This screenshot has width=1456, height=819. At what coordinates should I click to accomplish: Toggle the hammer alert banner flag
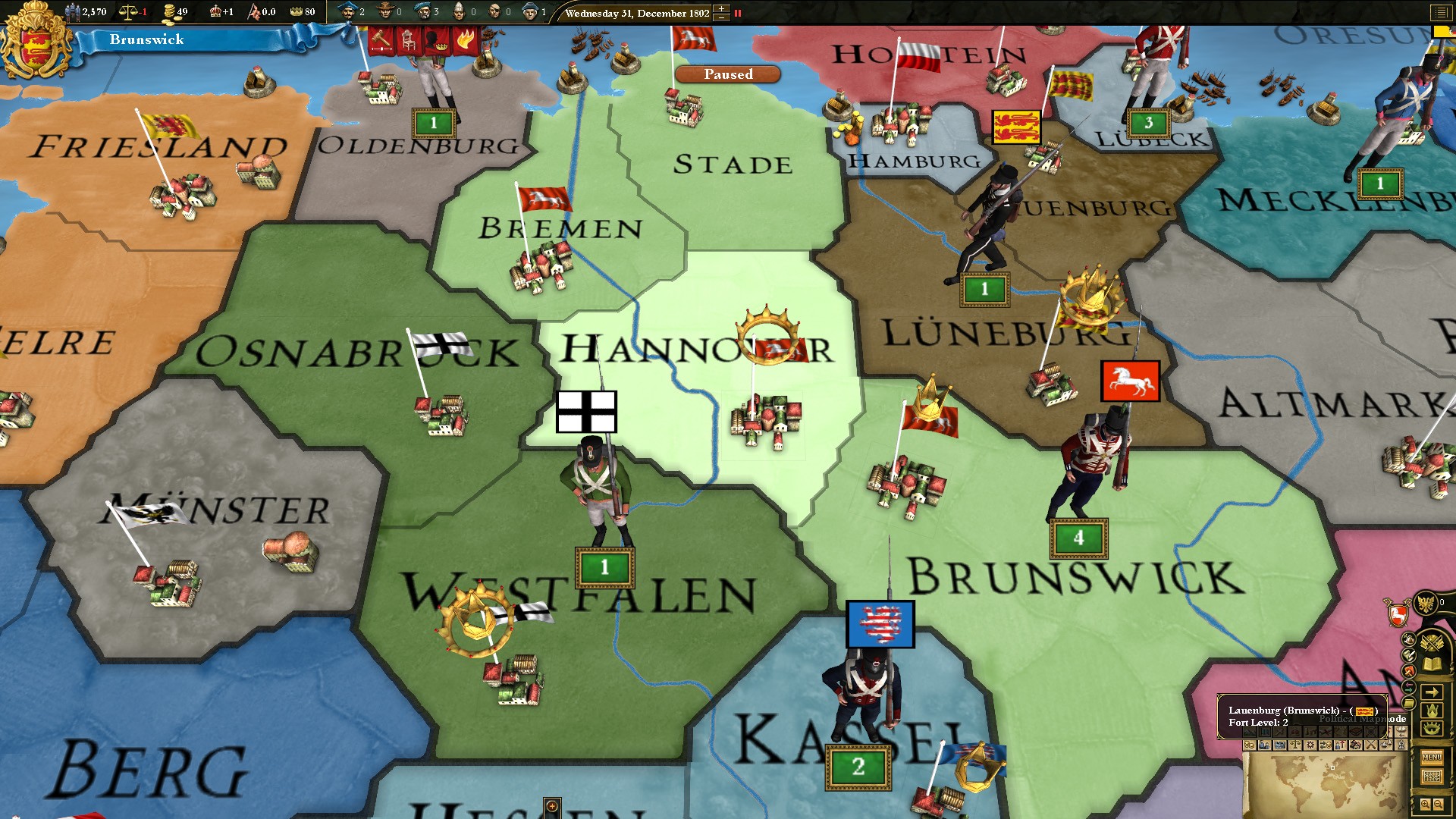(379, 39)
